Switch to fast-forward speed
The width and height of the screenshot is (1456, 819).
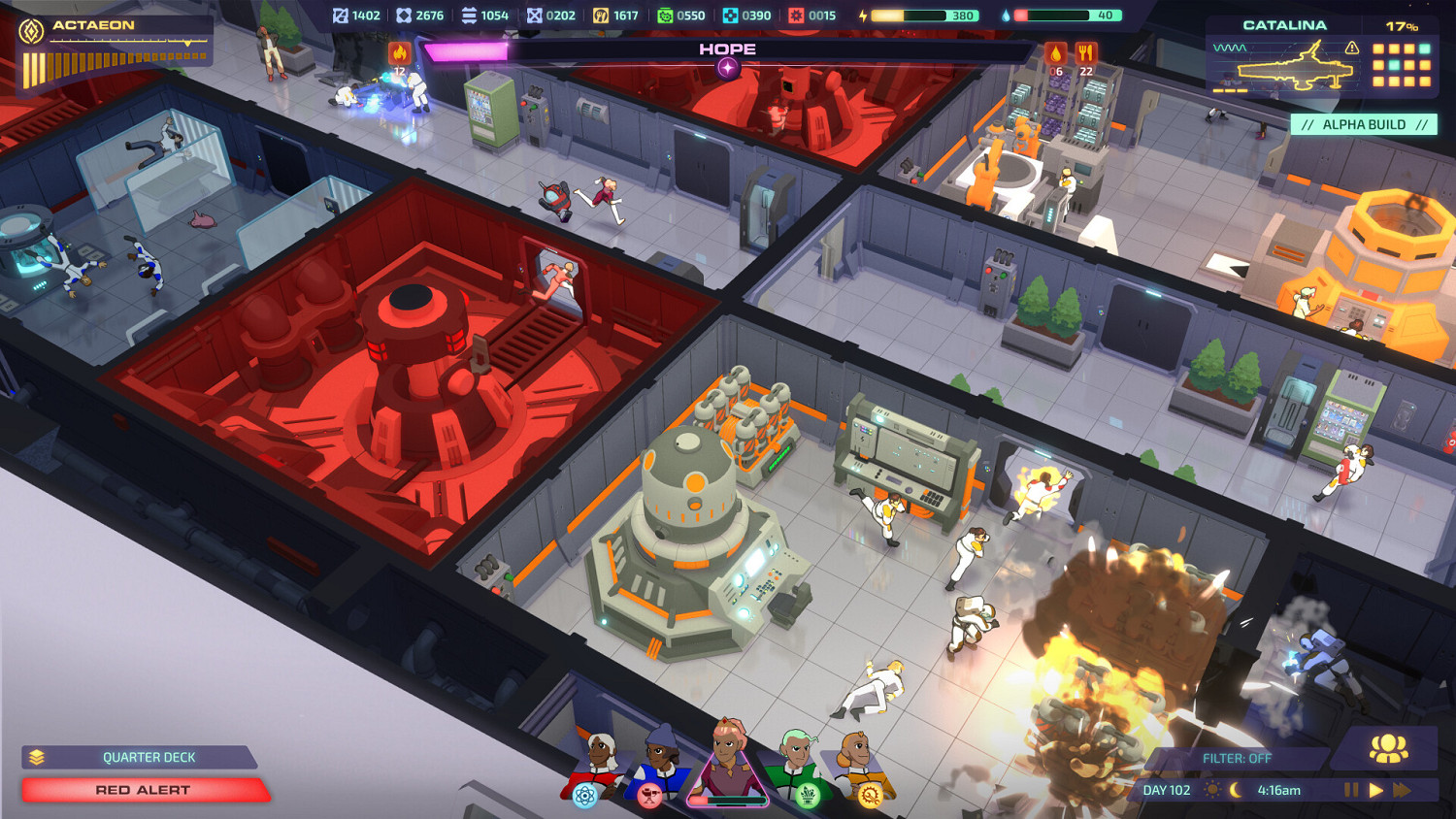click(x=1402, y=790)
